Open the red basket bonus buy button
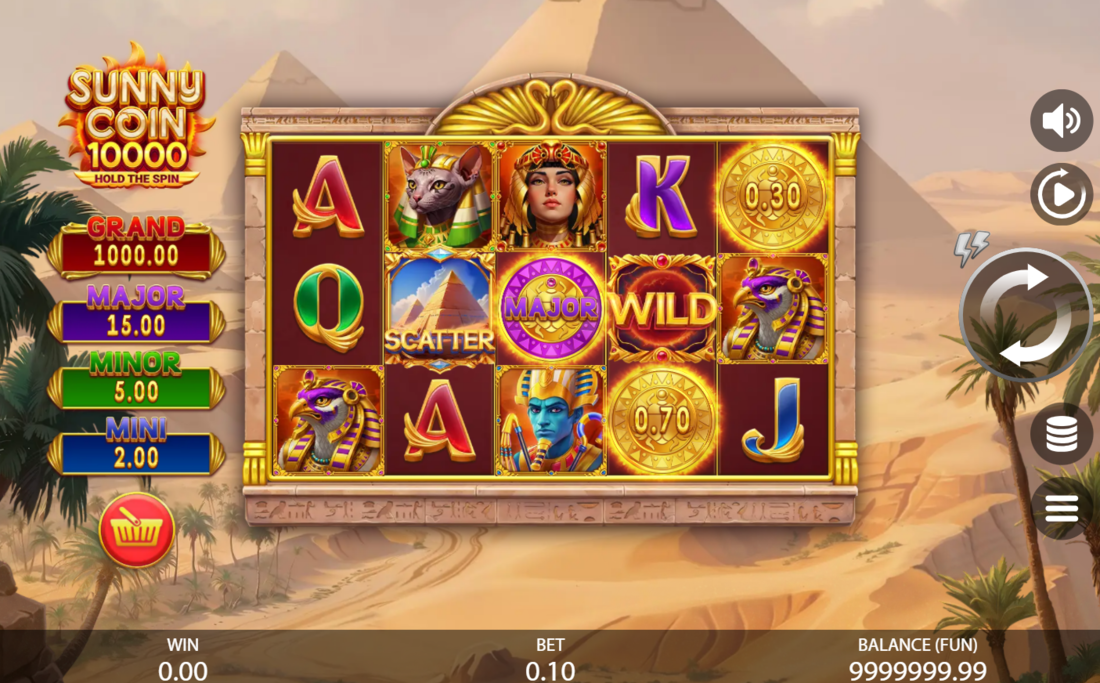1100x683 pixels. 137,530
